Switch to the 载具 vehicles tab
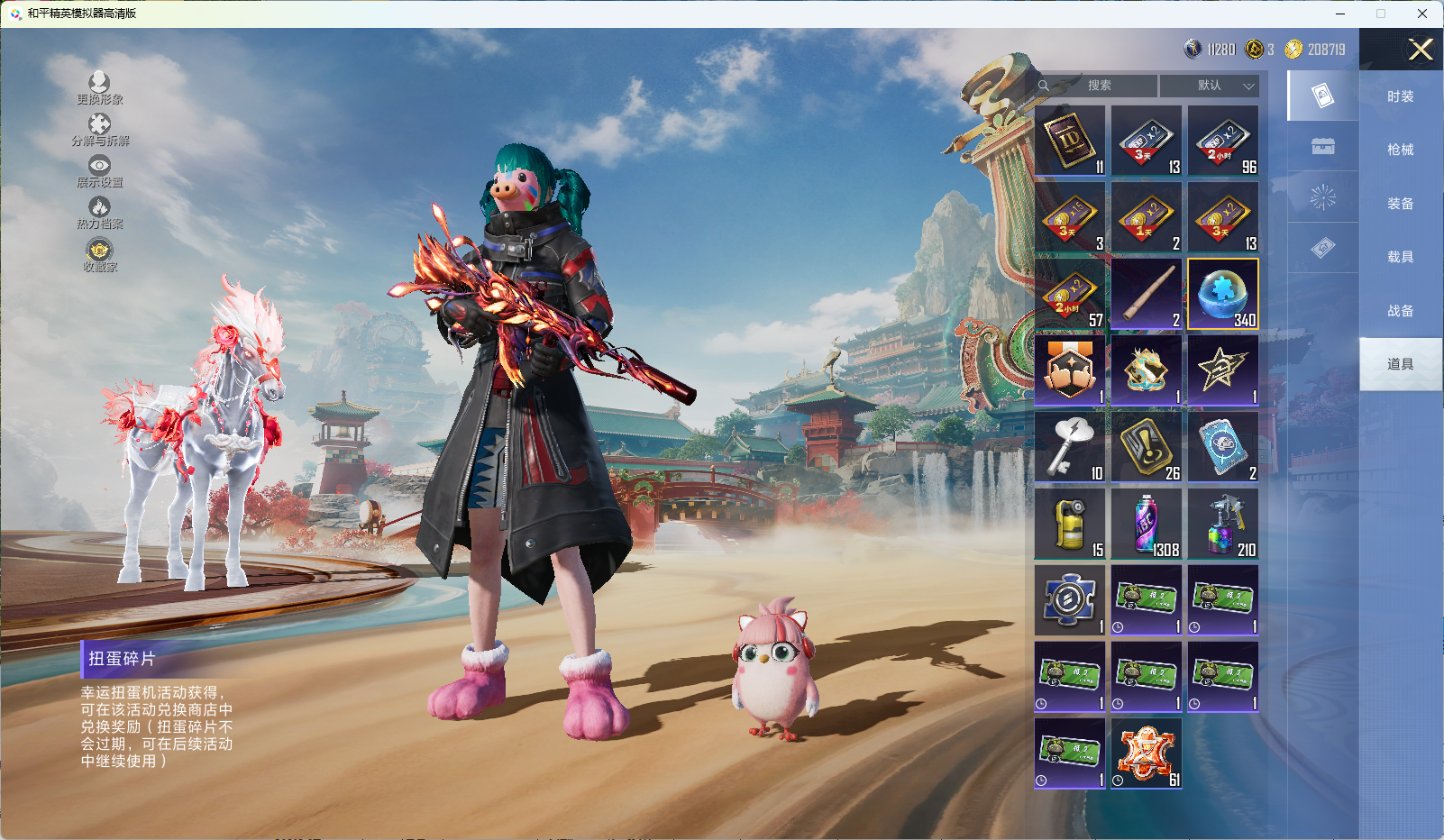Viewport: 1444px width, 840px height. point(1400,257)
